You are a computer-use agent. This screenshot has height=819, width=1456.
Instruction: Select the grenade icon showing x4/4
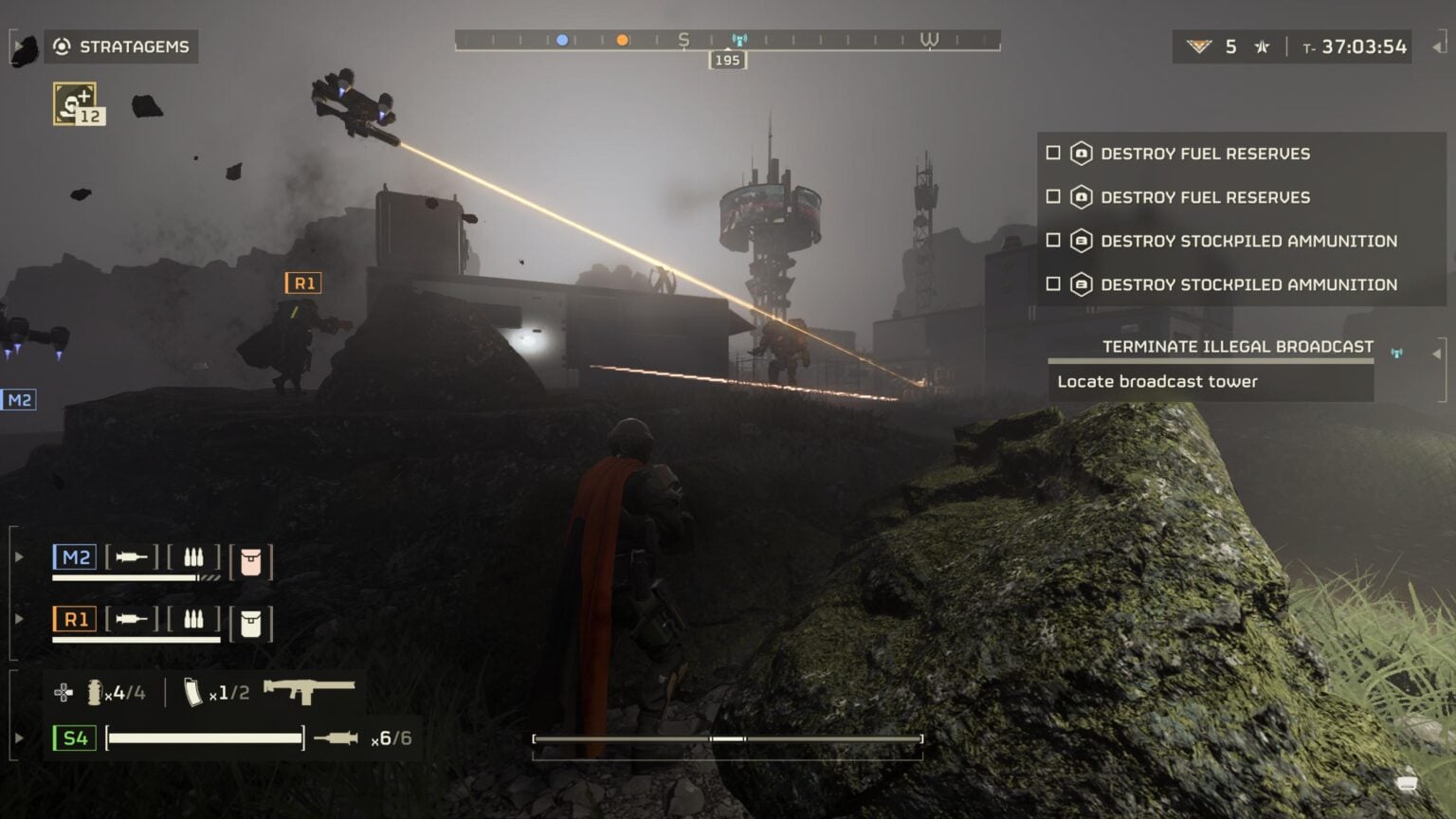pos(94,692)
